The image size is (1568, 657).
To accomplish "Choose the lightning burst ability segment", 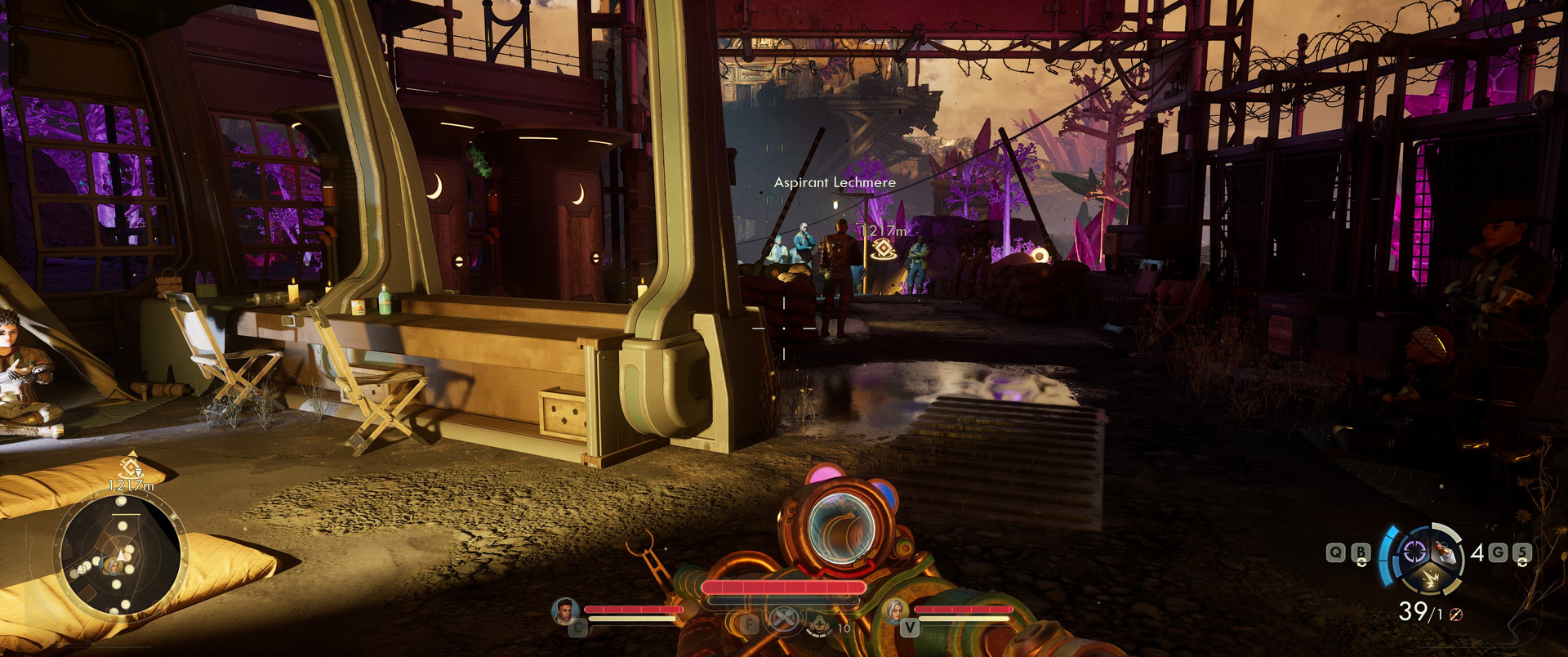I will (1431, 579).
